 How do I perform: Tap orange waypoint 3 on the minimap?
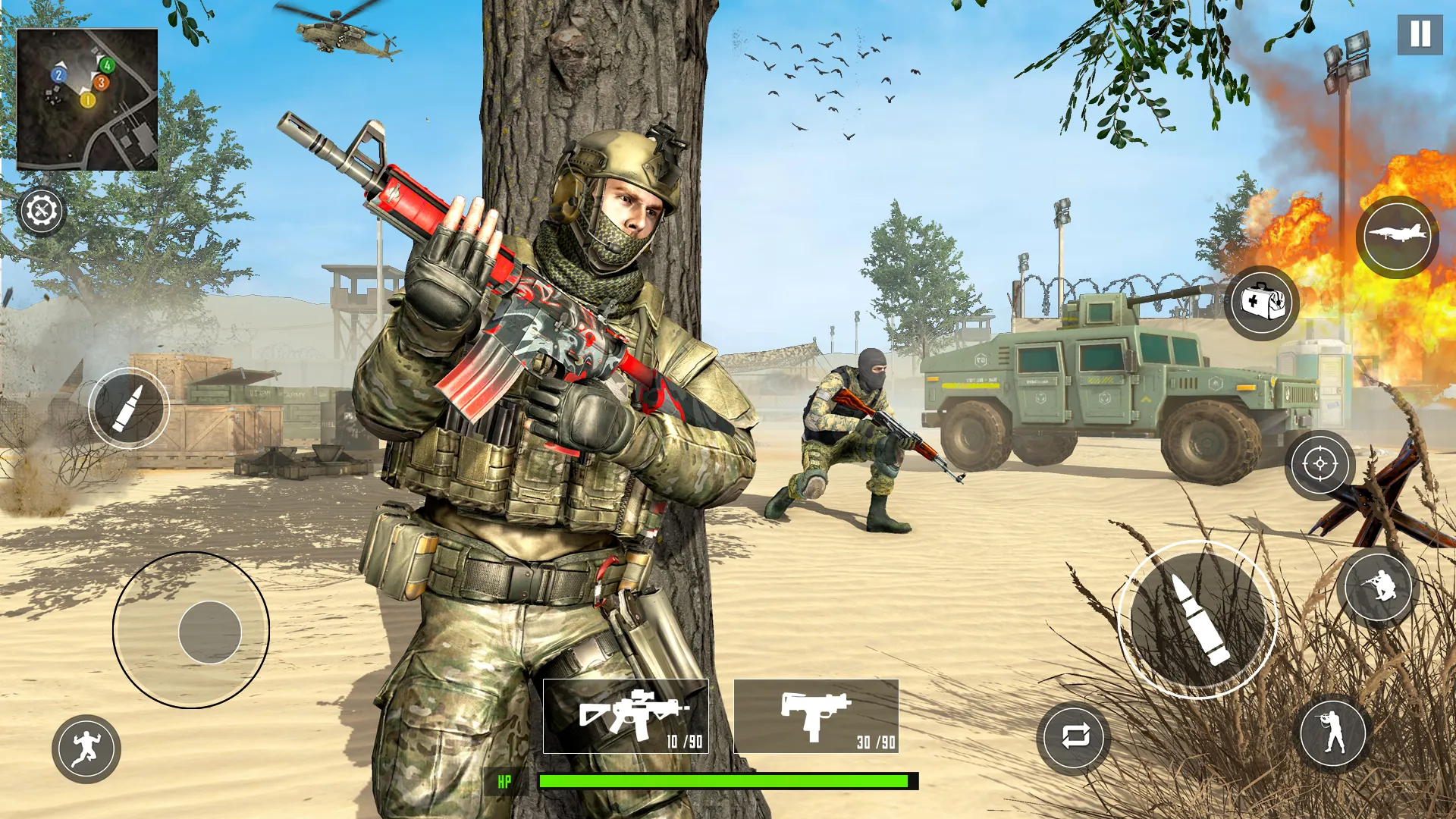102,83
